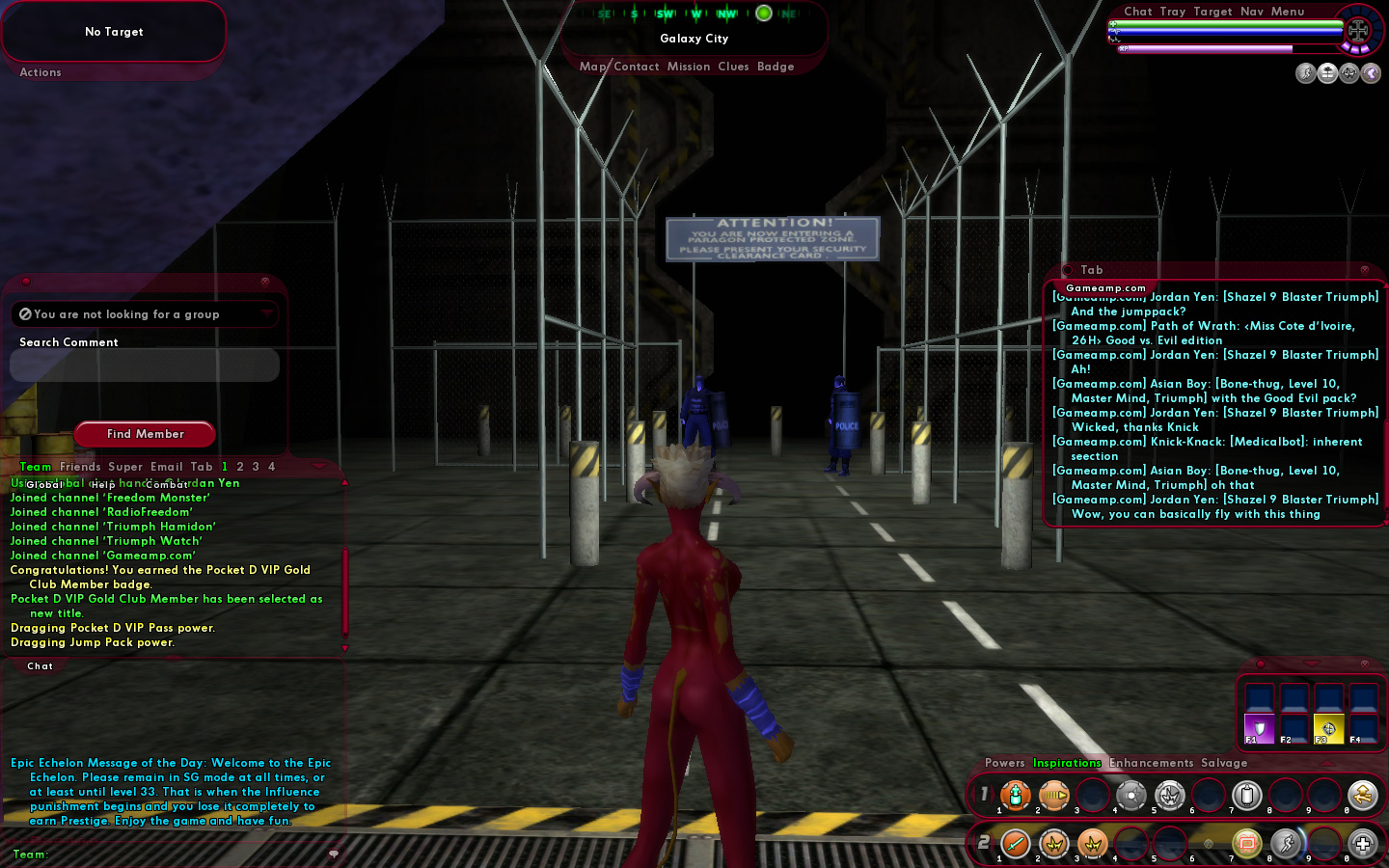The image size is (1389, 868).
Task: Select the Combat chat tab
Action: tap(166, 484)
